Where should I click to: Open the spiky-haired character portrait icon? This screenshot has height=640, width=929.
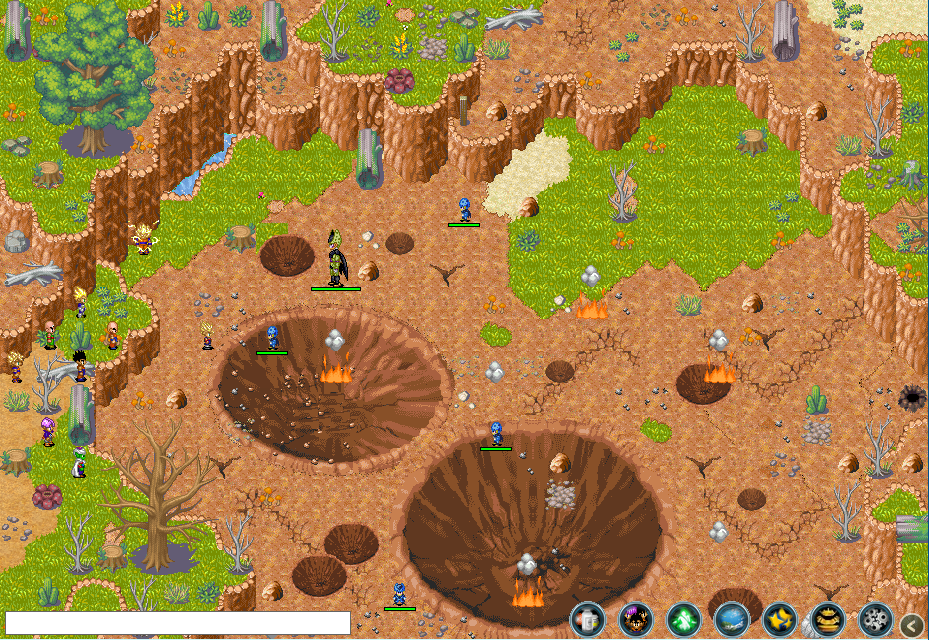click(x=635, y=620)
